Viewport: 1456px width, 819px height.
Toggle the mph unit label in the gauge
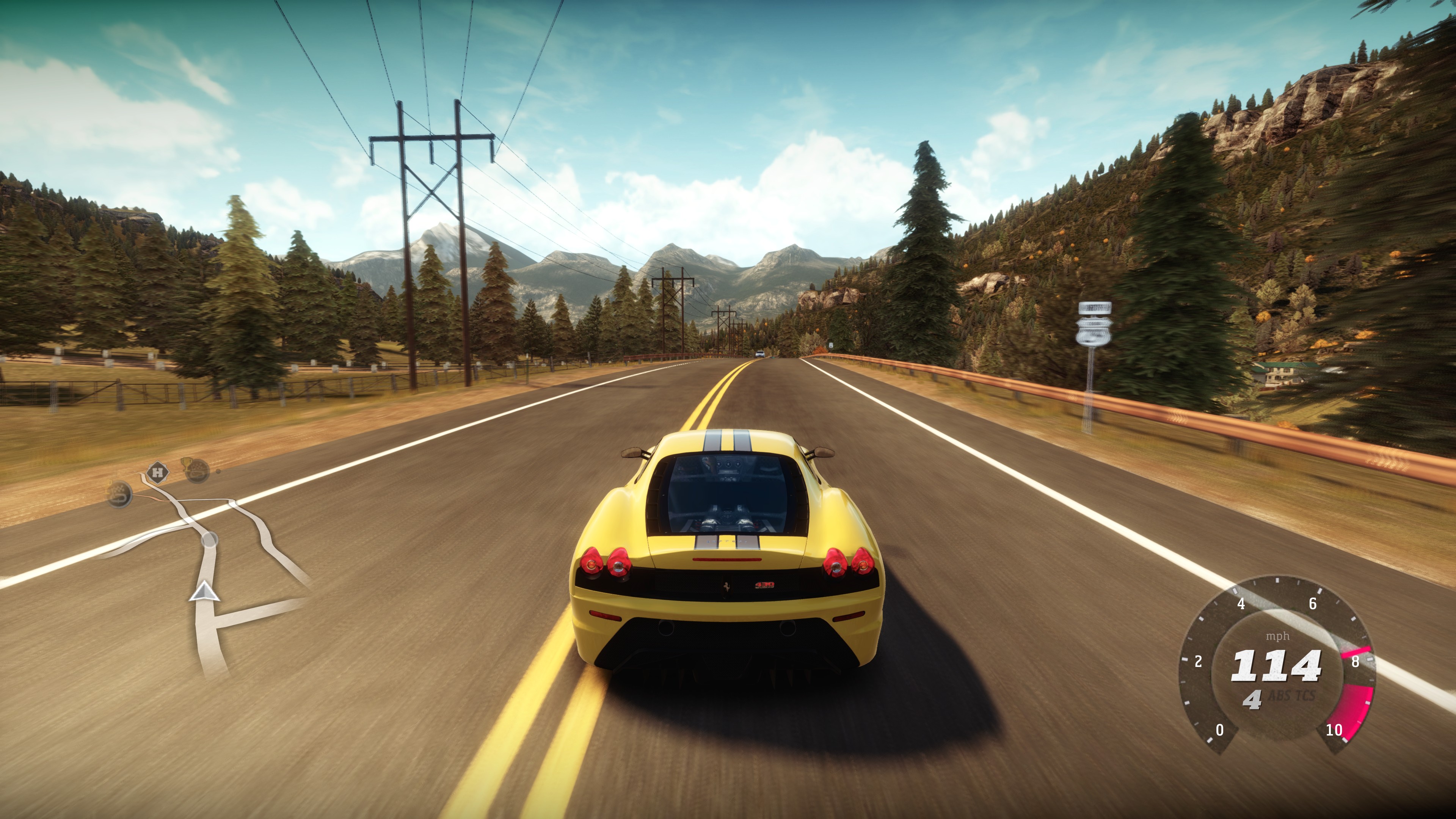[x=1279, y=635]
